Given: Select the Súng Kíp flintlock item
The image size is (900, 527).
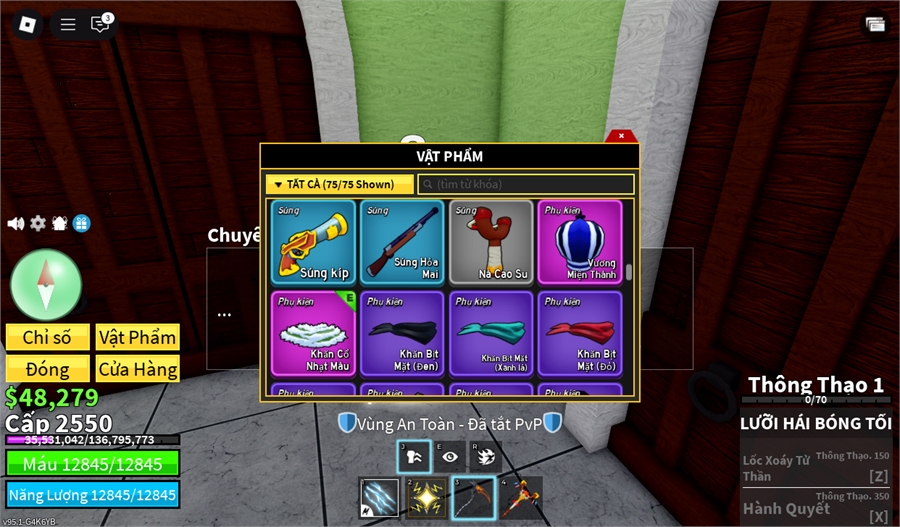Looking at the screenshot, I should (x=314, y=242).
